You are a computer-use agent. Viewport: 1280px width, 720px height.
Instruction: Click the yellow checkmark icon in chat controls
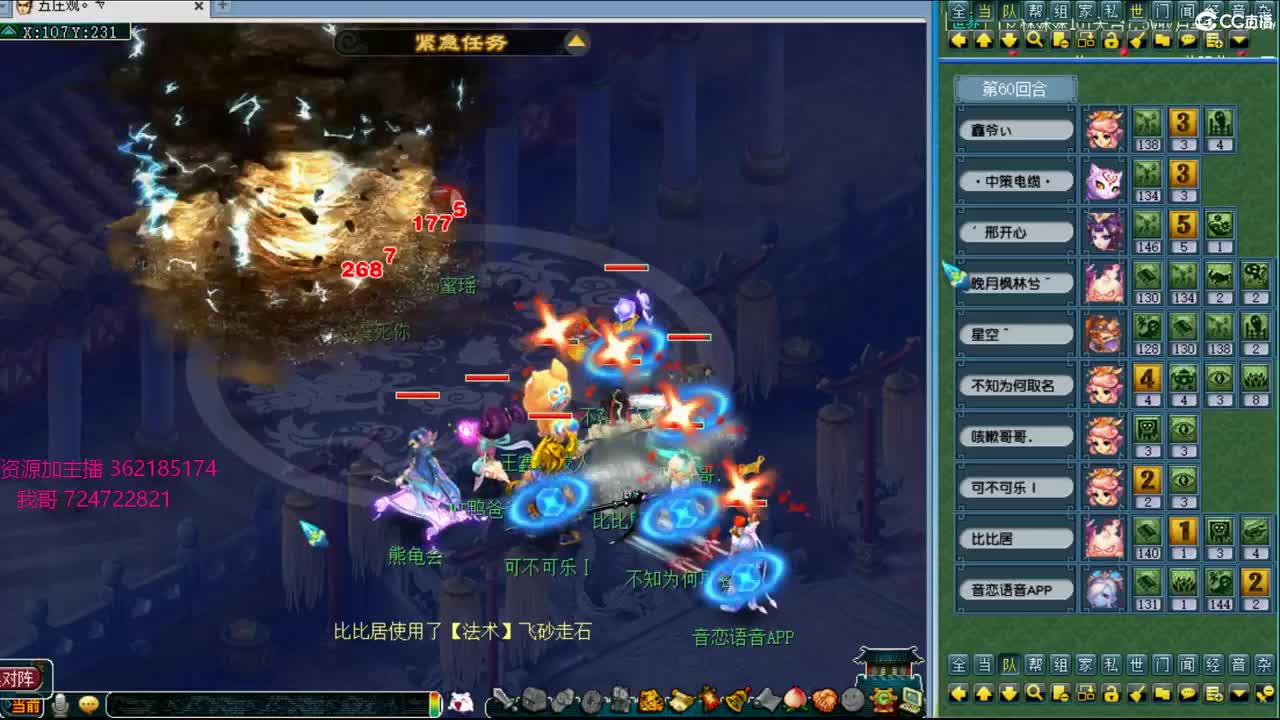1137,40
